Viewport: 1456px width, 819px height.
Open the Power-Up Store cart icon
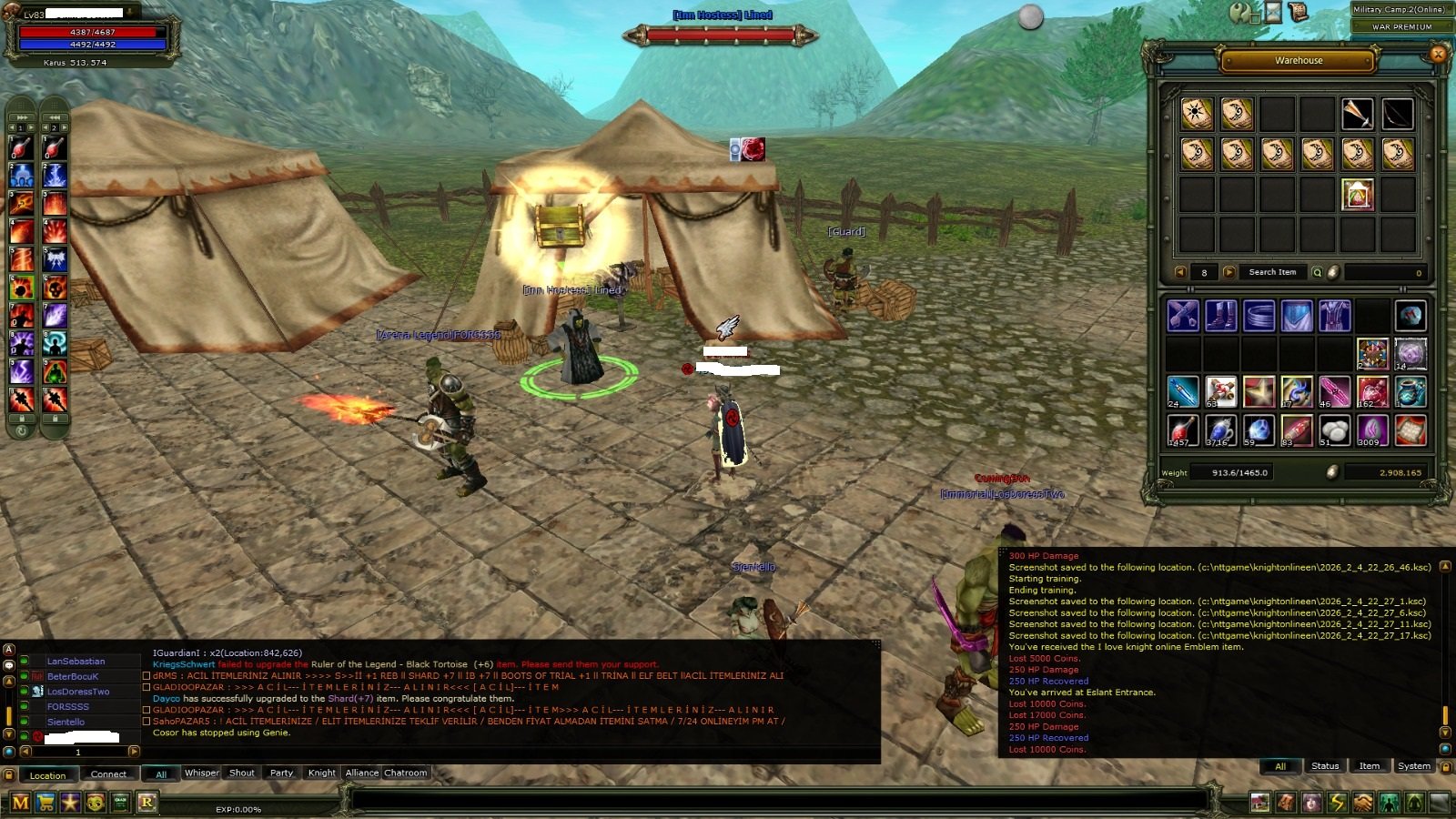pos(45,804)
